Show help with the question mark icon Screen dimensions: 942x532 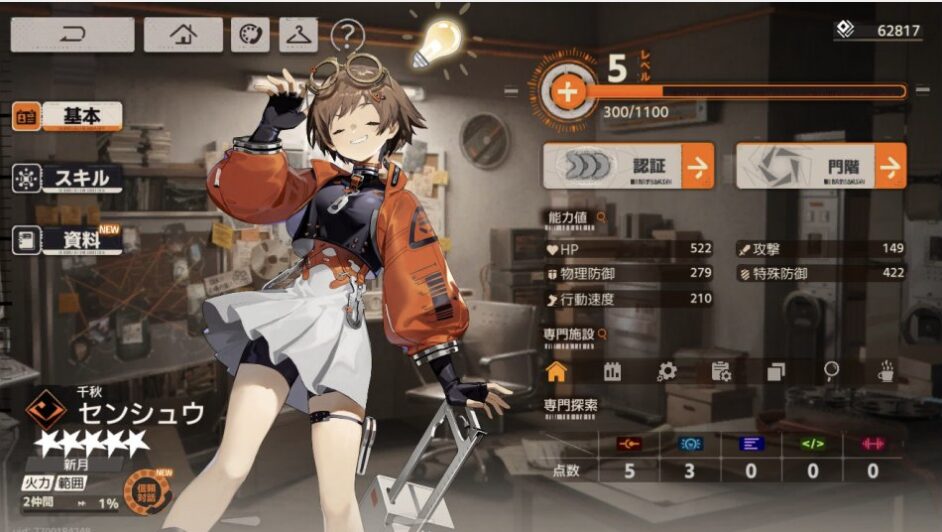pyautogui.click(x=347, y=37)
